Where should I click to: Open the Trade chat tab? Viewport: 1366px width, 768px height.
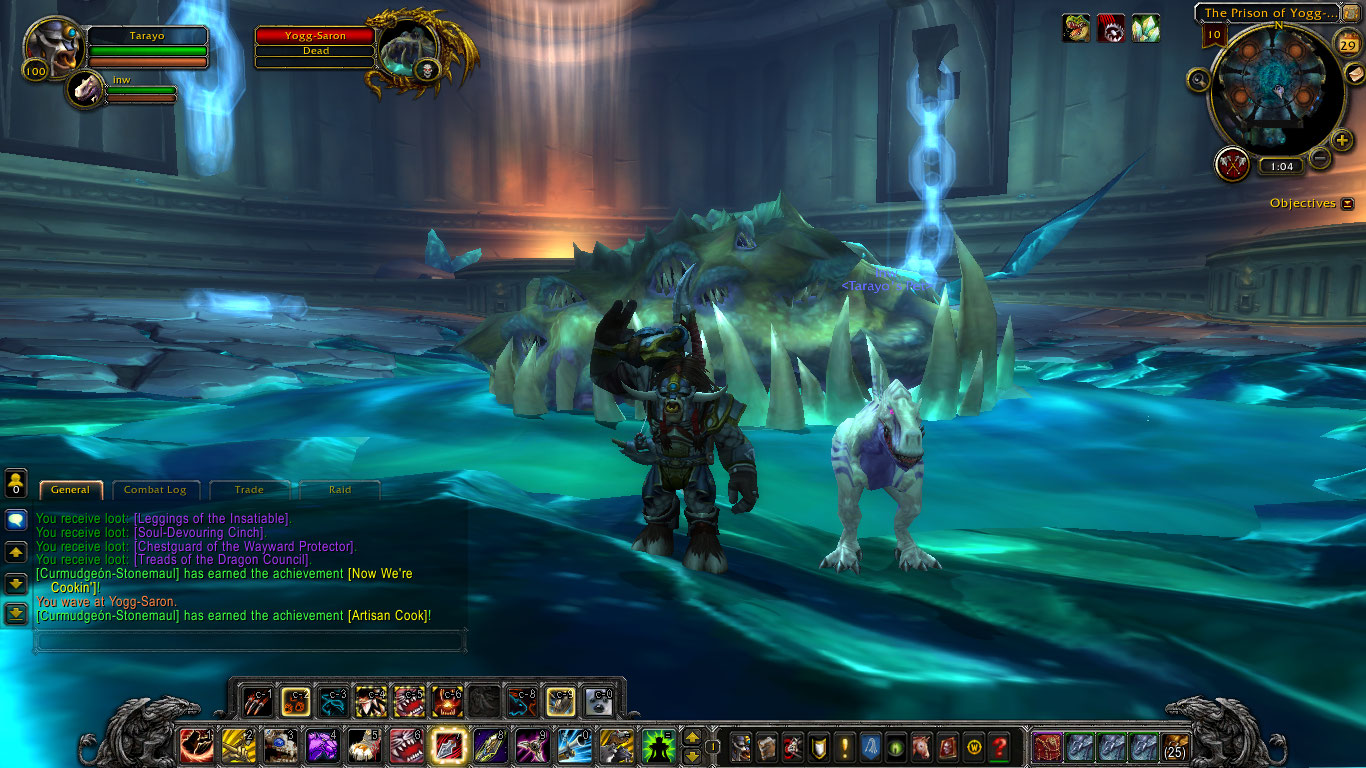point(249,490)
